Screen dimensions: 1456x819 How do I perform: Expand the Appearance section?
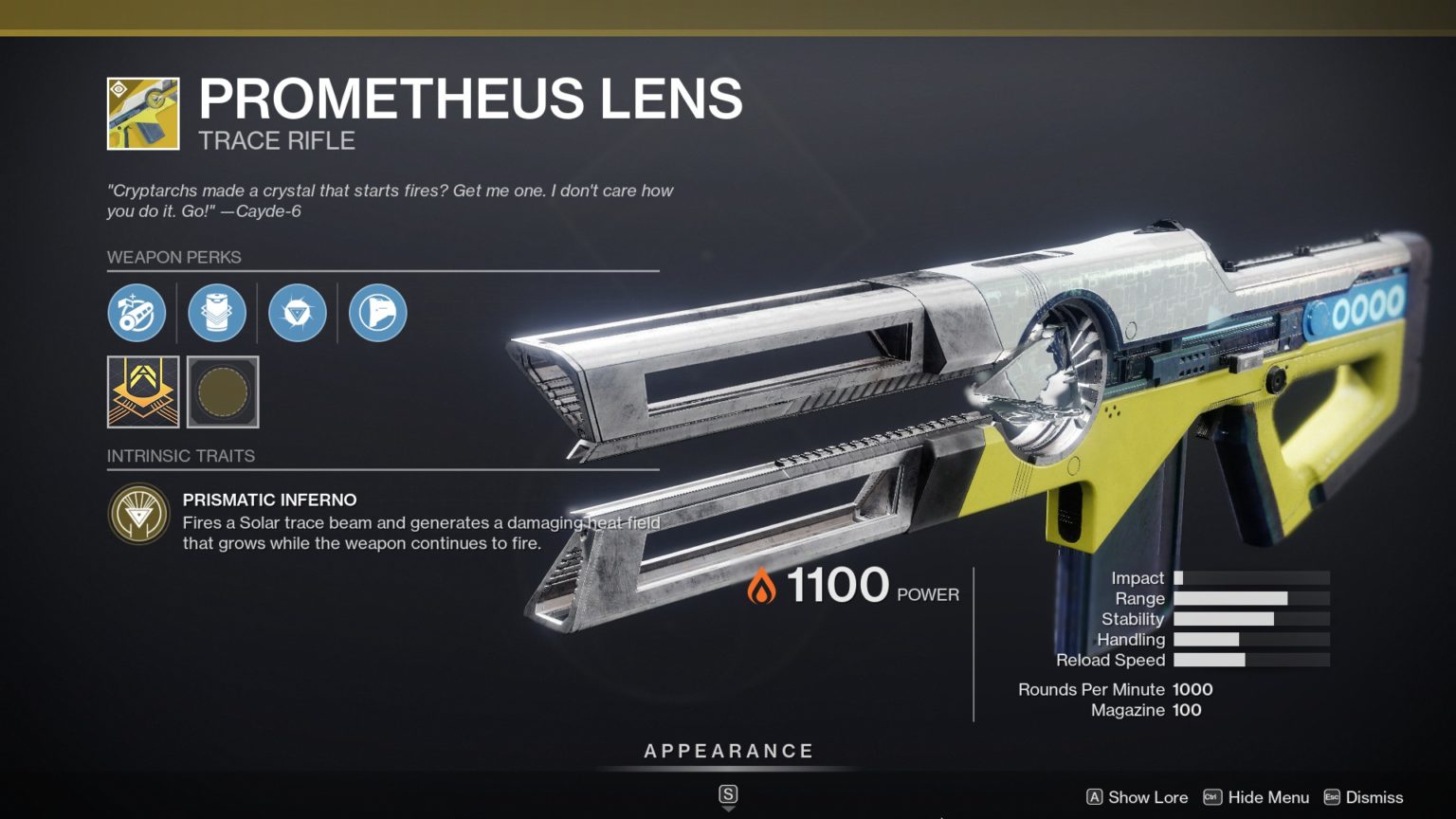click(x=728, y=750)
